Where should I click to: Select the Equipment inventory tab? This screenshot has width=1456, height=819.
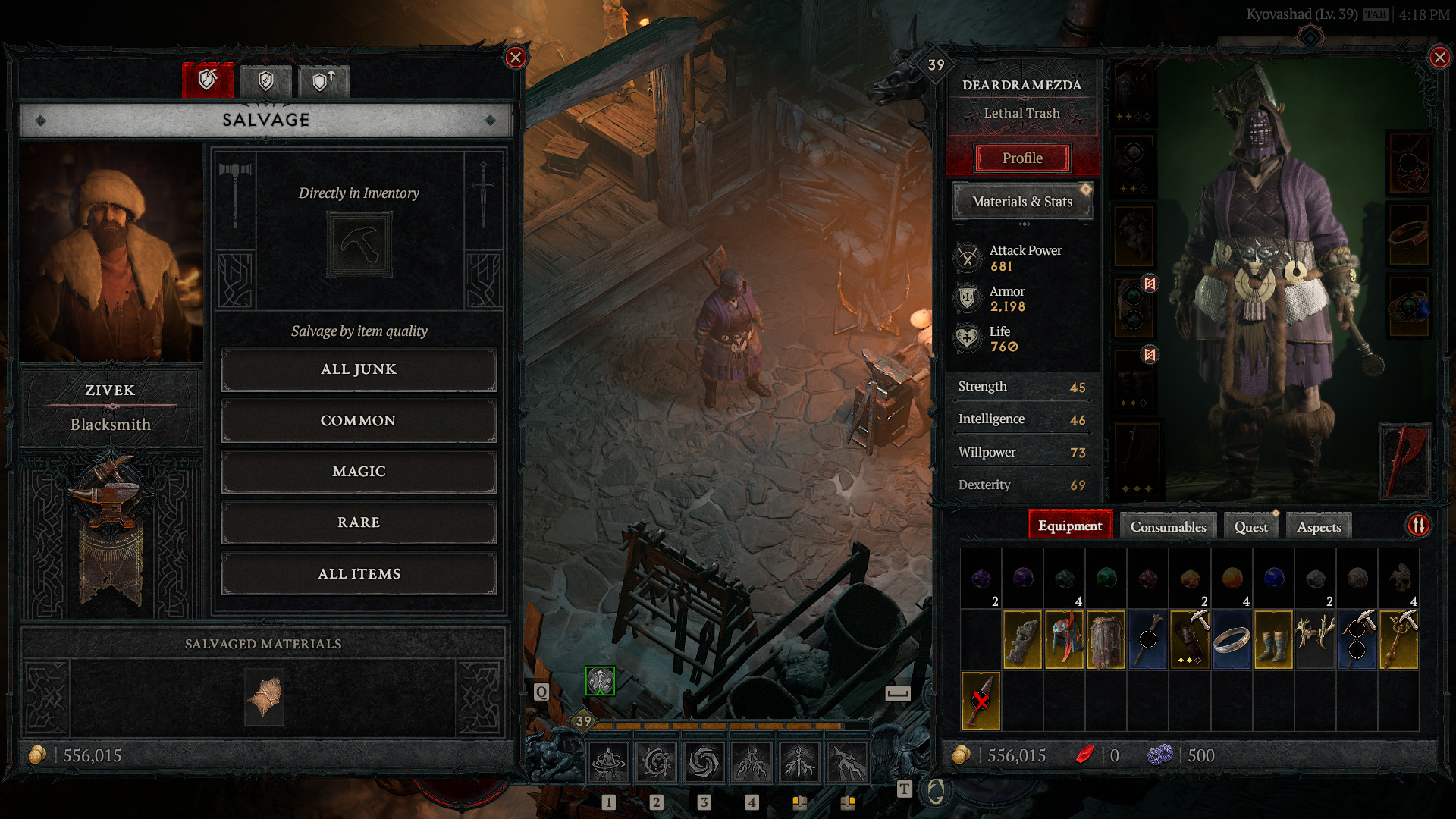tap(1070, 526)
